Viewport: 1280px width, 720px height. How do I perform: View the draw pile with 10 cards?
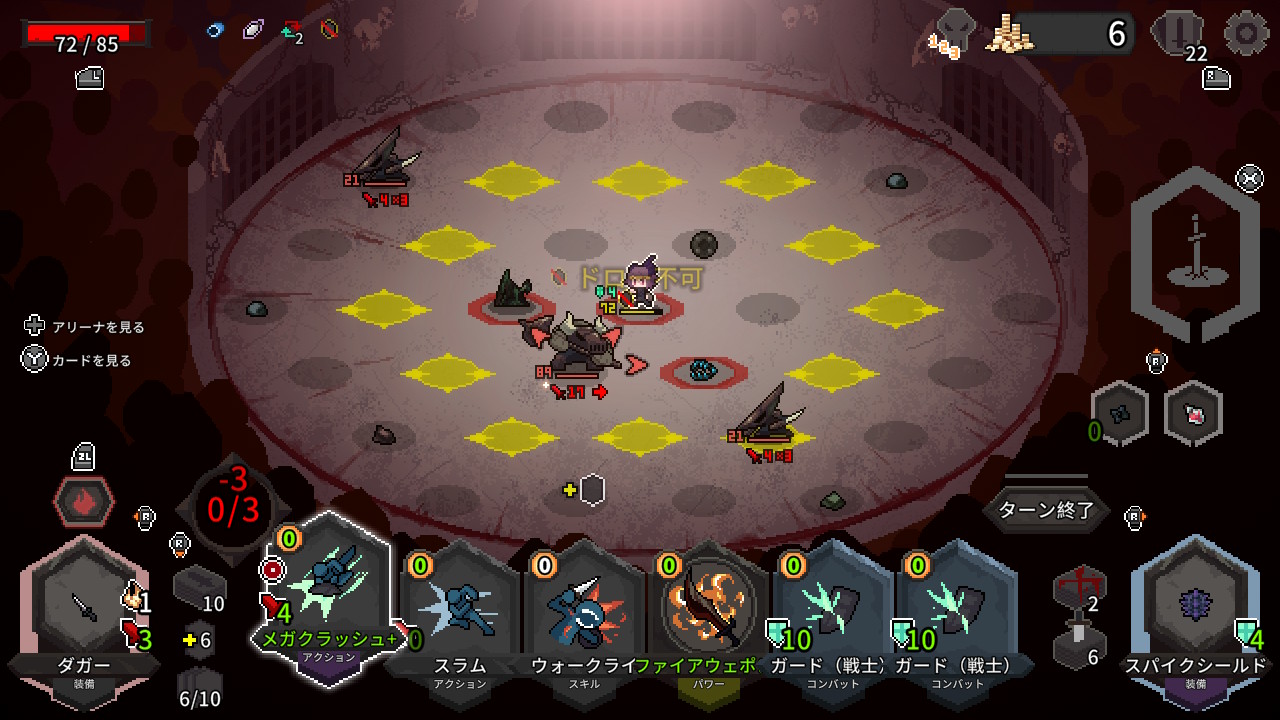point(198,588)
